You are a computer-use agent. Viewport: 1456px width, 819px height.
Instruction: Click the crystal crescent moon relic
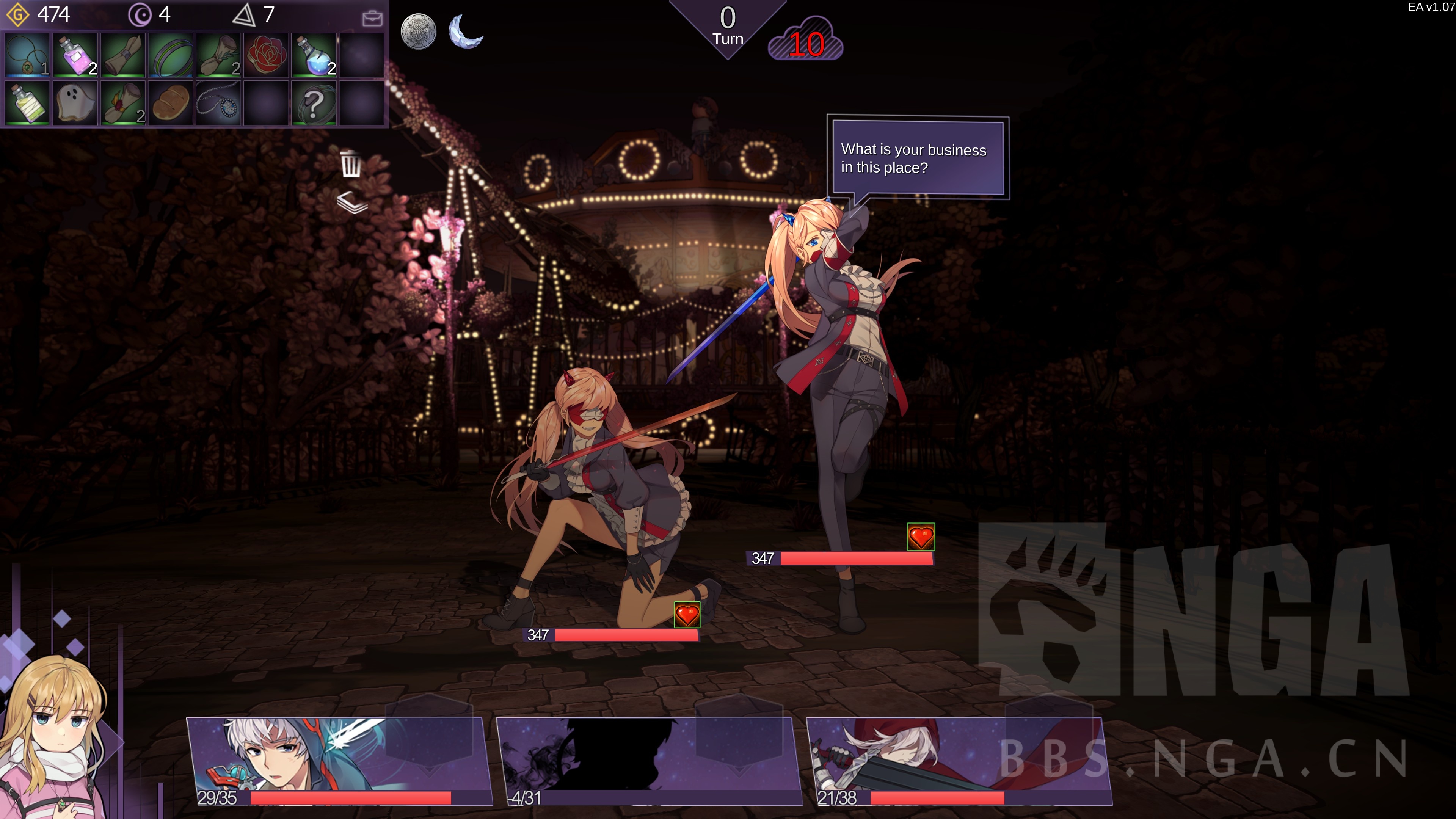tap(465, 31)
